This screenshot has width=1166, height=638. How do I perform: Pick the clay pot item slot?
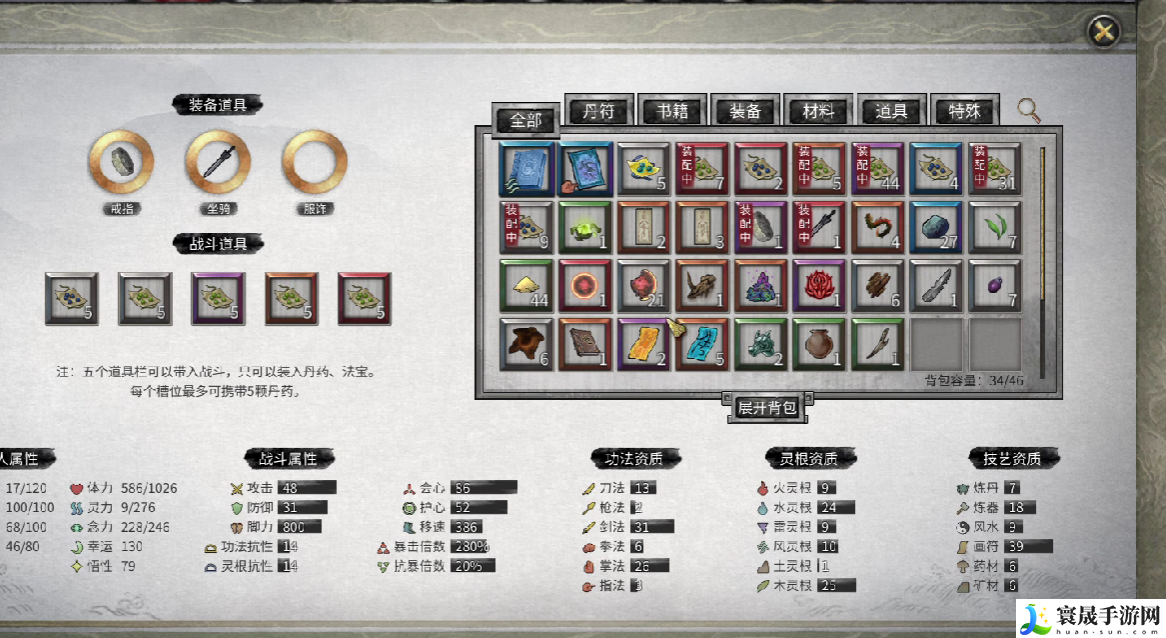pos(819,344)
